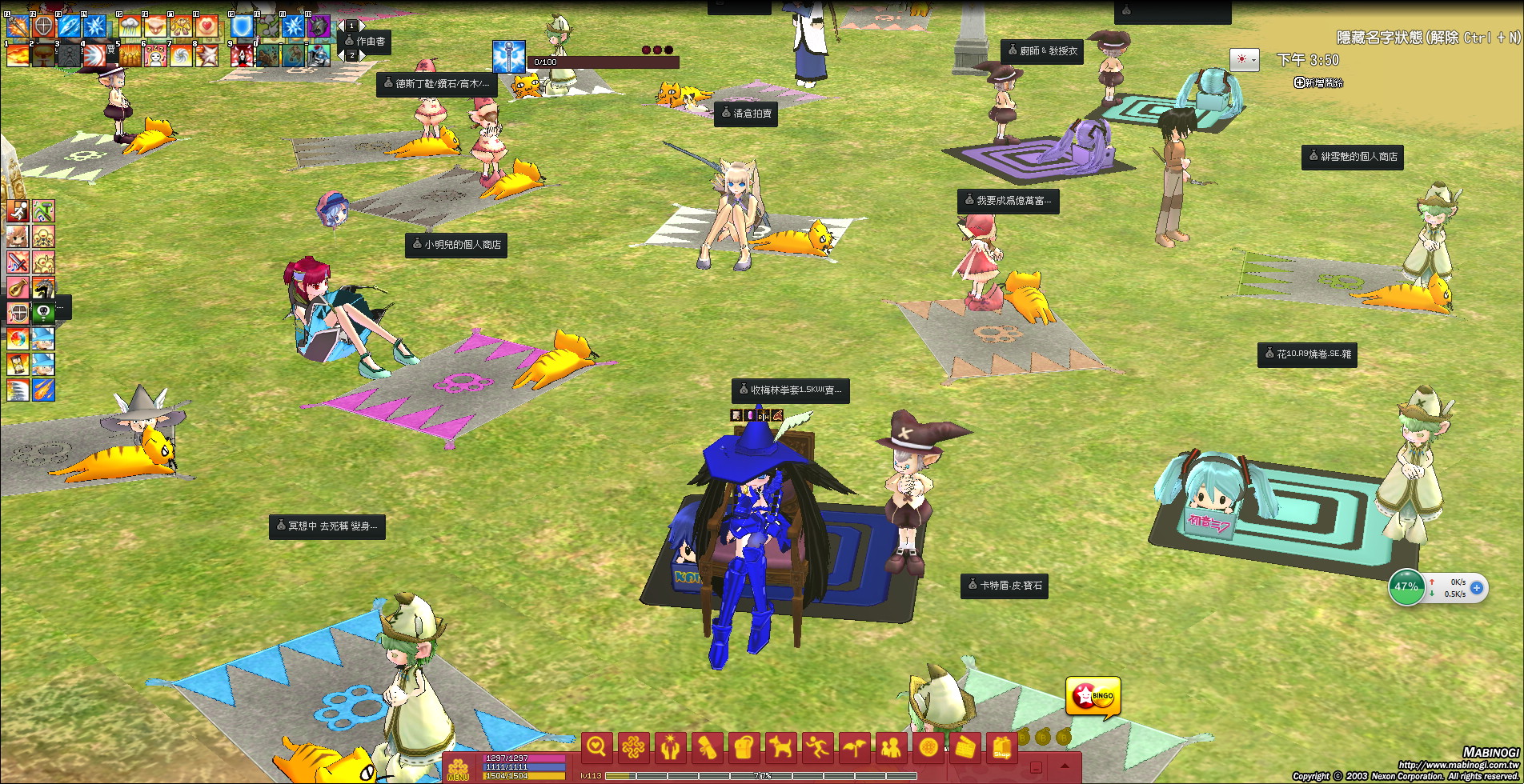Open the pet dog menu icon
The width and height of the screenshot is (1524, 784).
(x=780, y=748)
